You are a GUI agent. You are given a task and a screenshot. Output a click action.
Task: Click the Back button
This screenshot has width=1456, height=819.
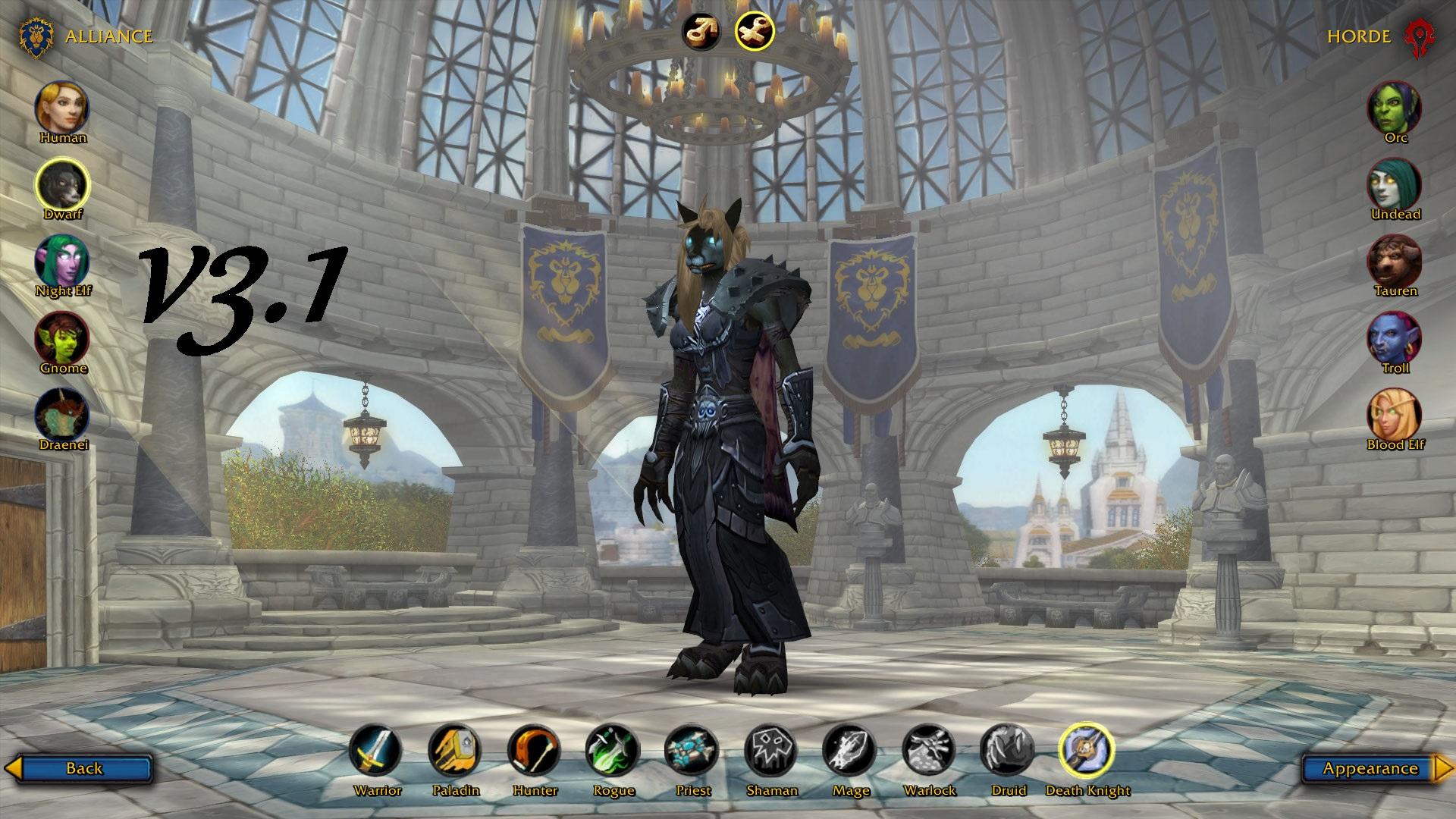(86, 768)
